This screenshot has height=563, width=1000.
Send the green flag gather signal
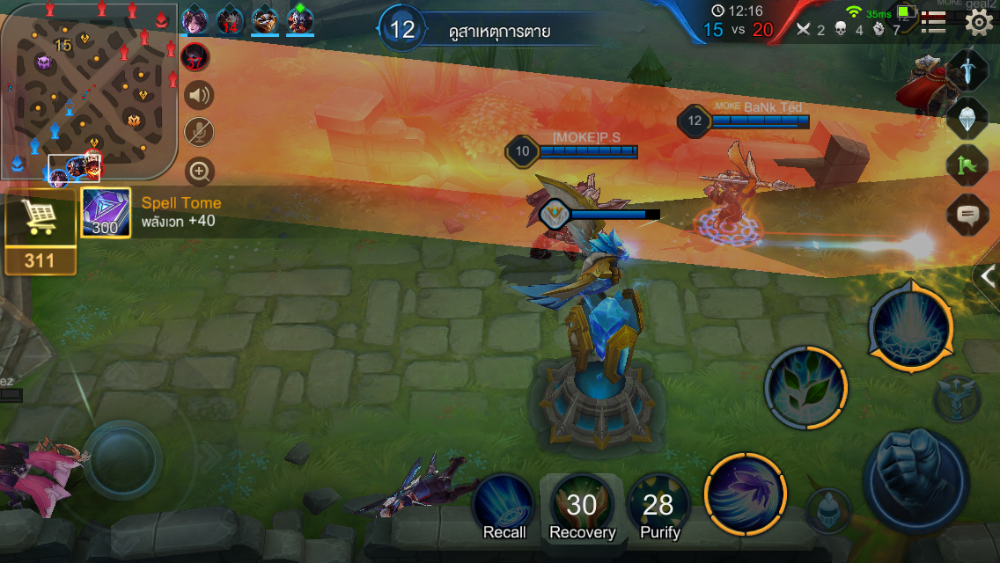point(967,165)
